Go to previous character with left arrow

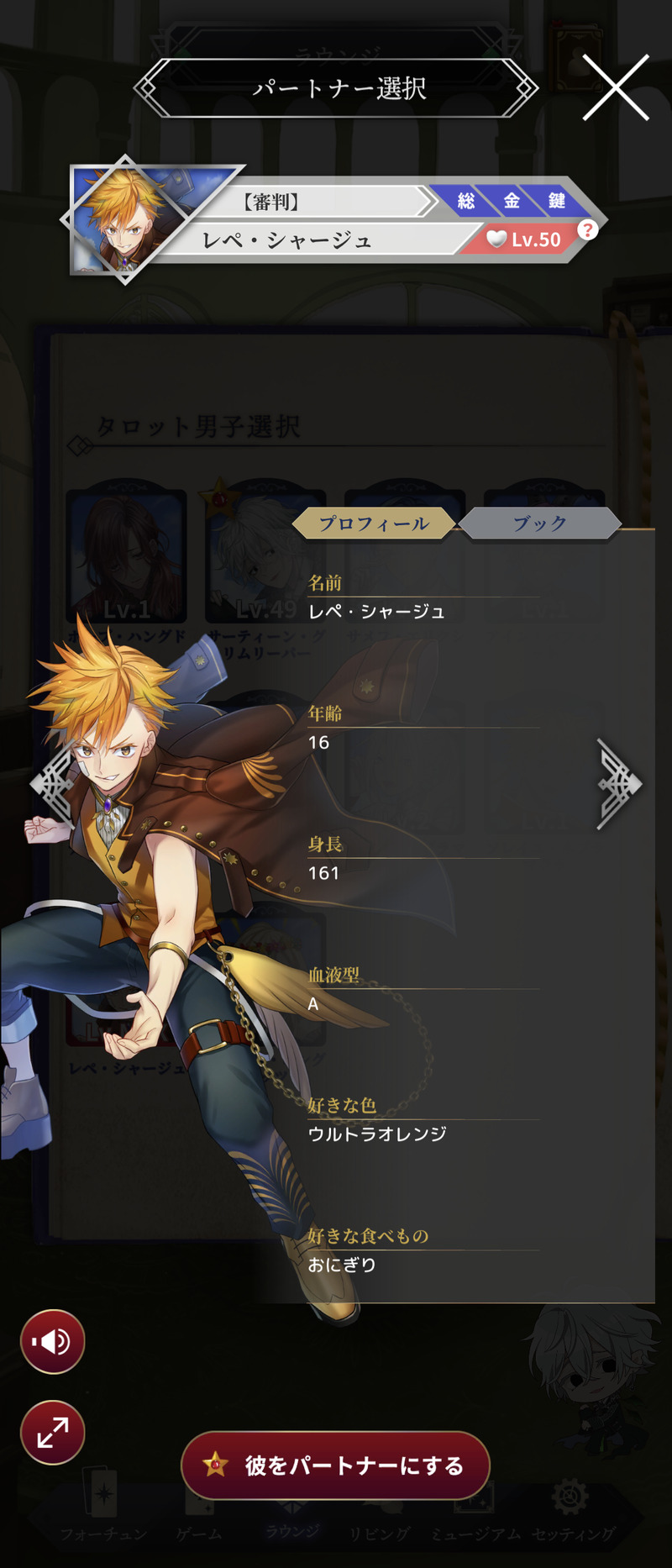(52, 784)
